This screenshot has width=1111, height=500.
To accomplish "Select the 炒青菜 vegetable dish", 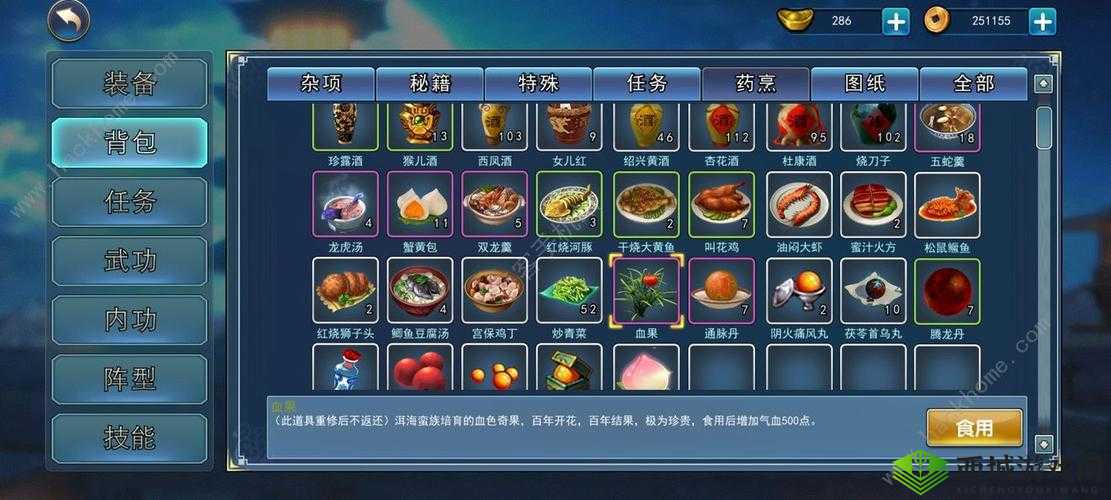I will [569, 291].
